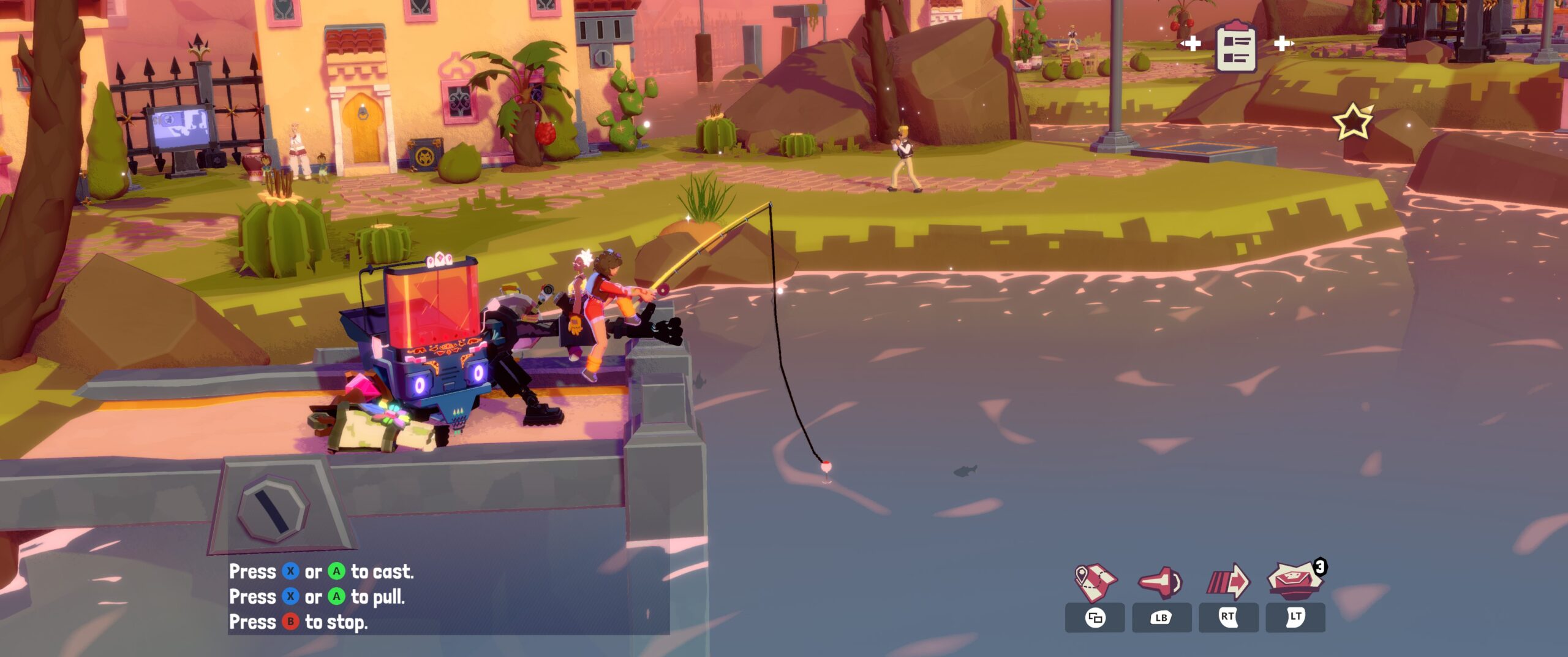Select the star objective marker

click(1353, 121)
